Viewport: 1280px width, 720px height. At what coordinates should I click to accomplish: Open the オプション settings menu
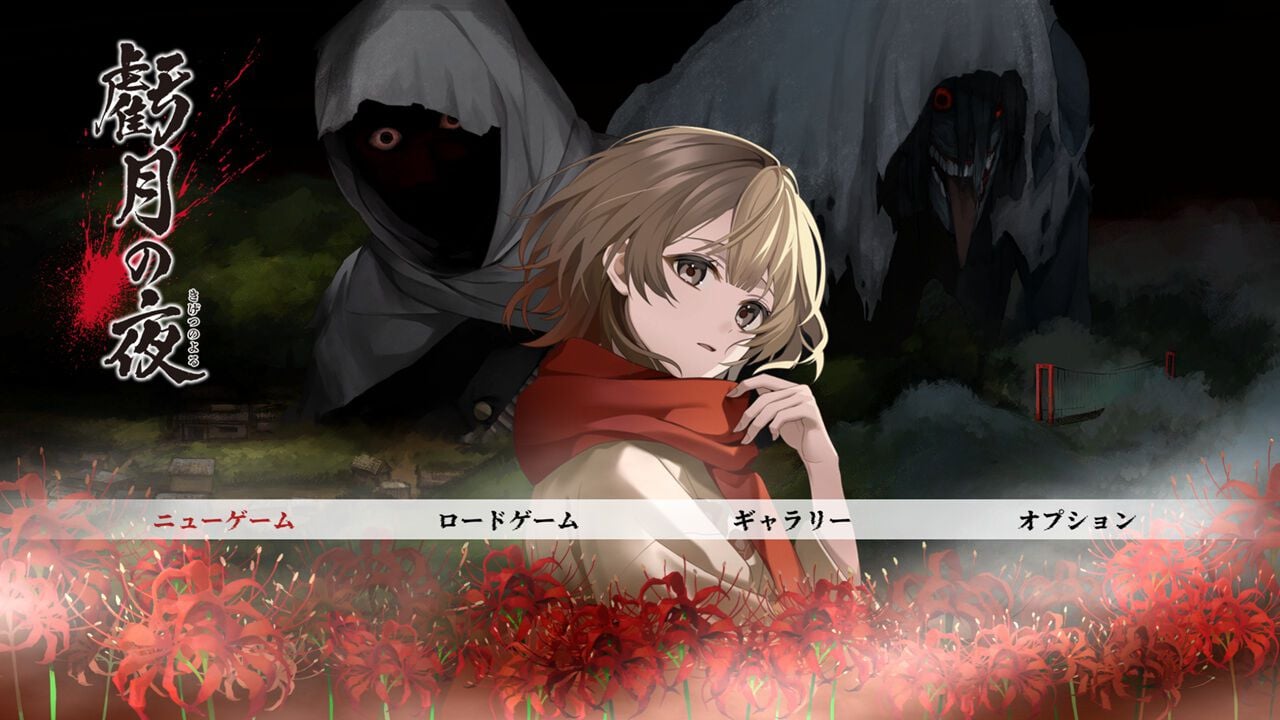[1073, 518]
